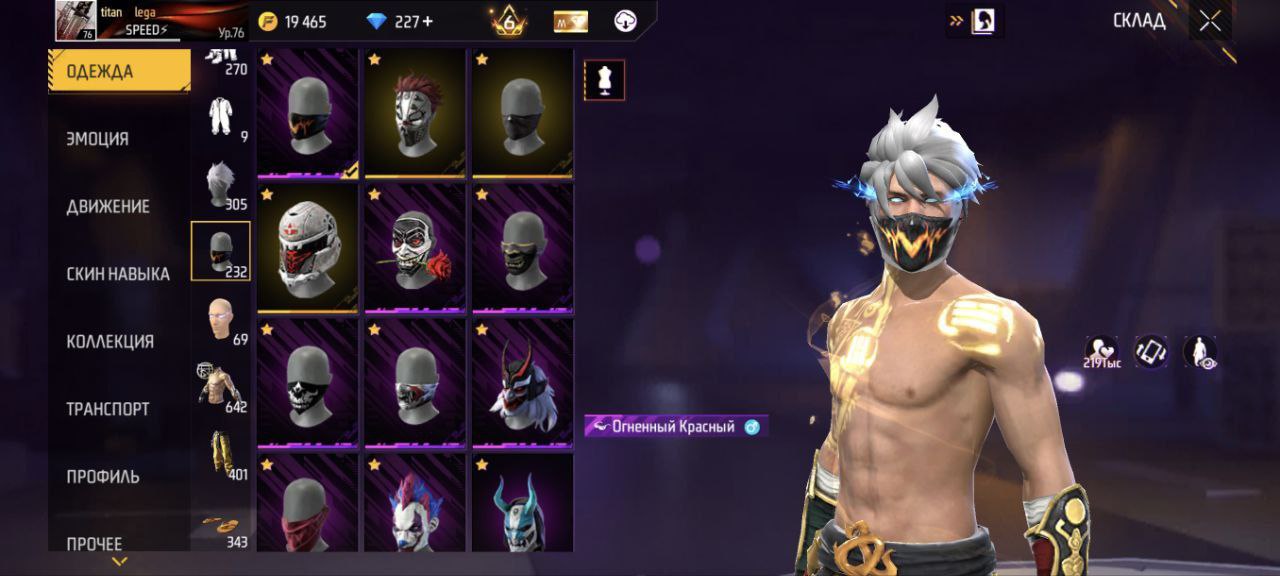Viewport: 1280px width, 576px height.
Task: Open the Огненный Красный item label
Action: 675,427
